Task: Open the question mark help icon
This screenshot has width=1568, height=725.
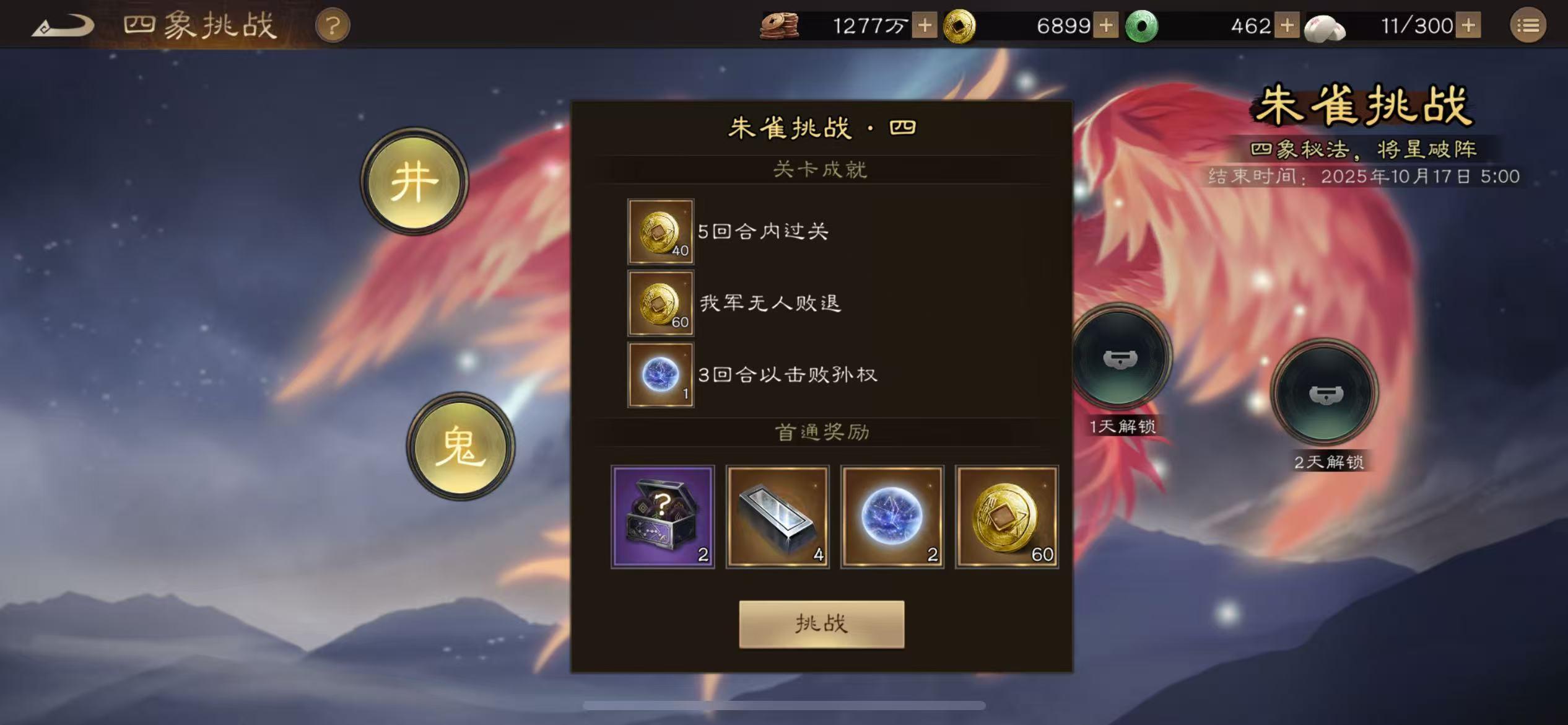Action: click(x=332, y=25)
